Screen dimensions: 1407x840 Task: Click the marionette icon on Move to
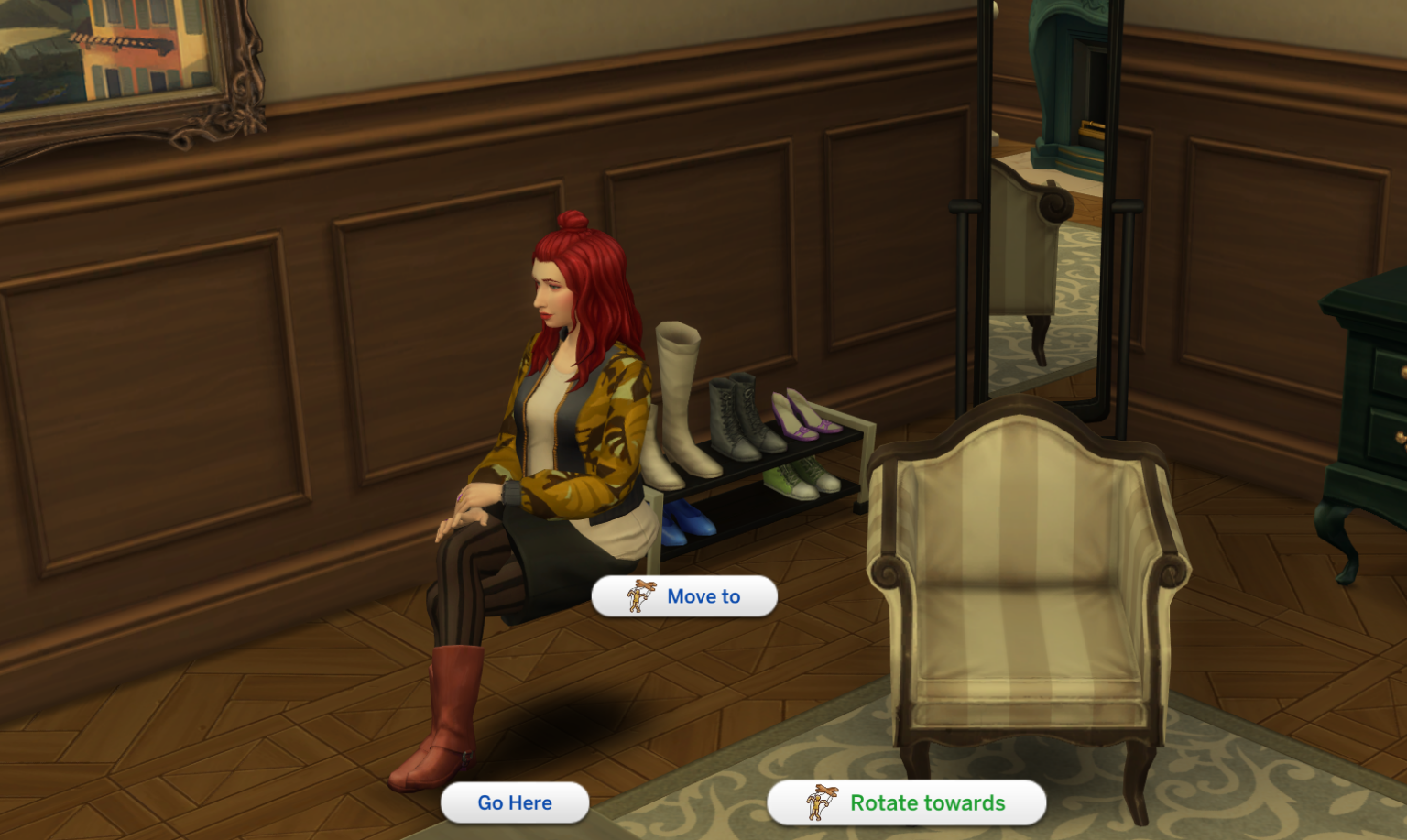tap(640, 595)
